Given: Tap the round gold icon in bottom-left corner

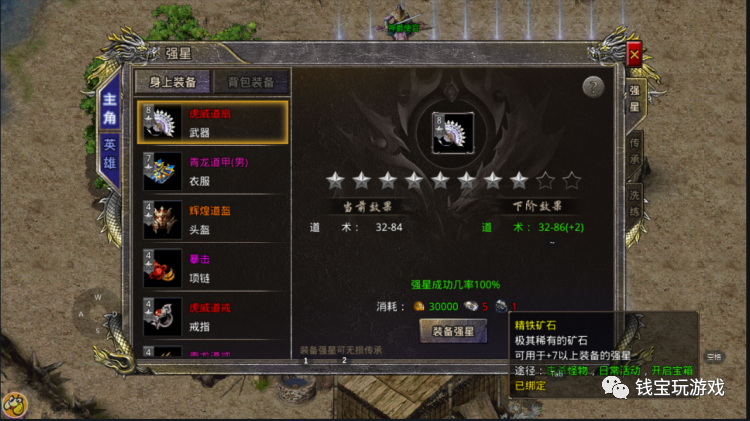Looking at the screenshot, I should click(14, 406).
